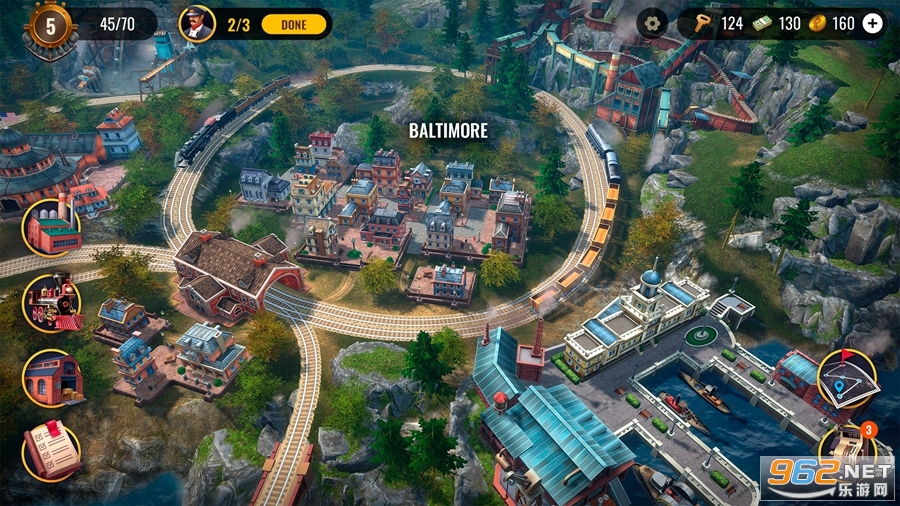Open the factory buildings menu
Screen dimensions: 900x506
tap(52, 227)
